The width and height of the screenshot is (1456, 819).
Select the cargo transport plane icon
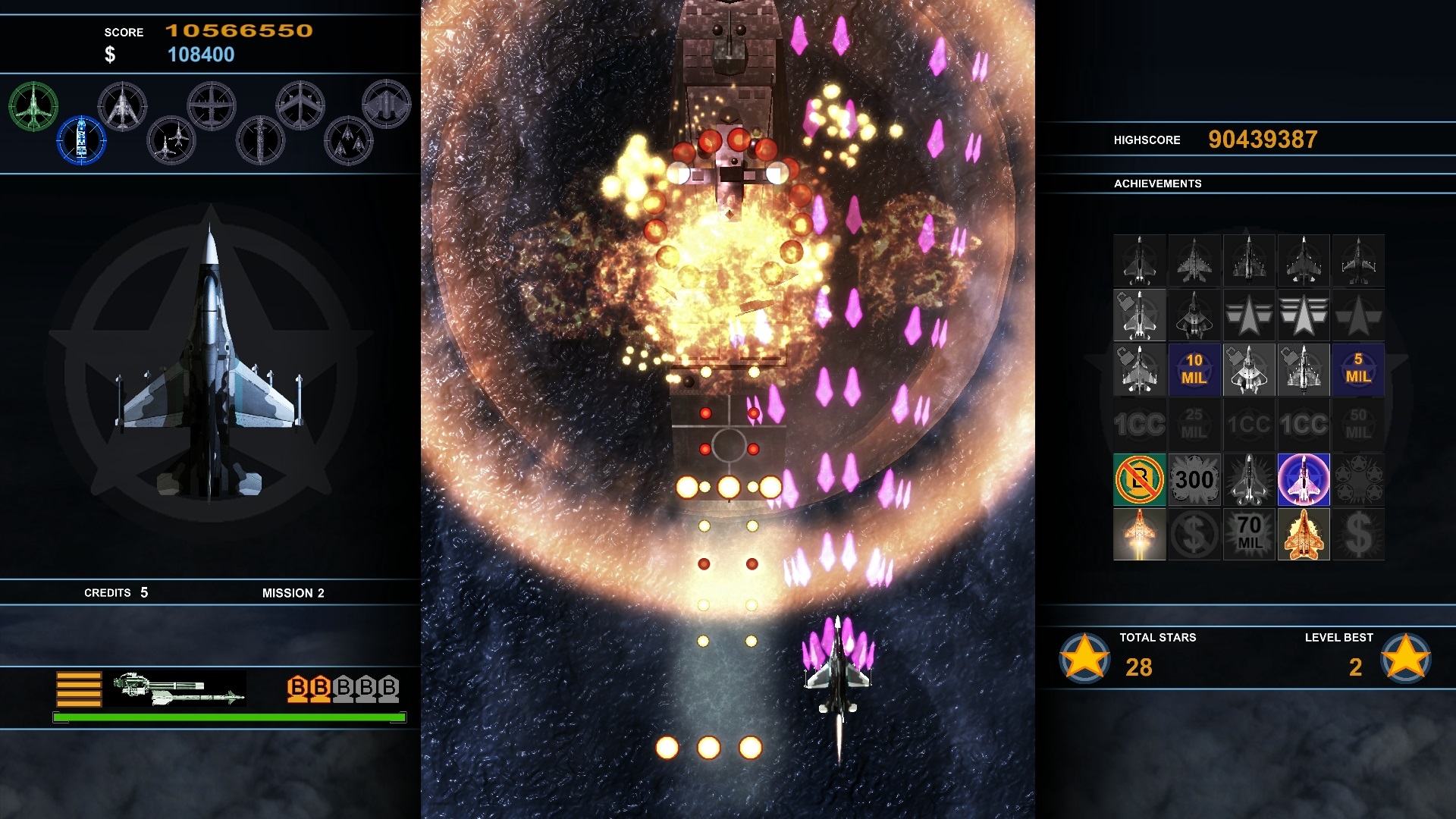213,104
